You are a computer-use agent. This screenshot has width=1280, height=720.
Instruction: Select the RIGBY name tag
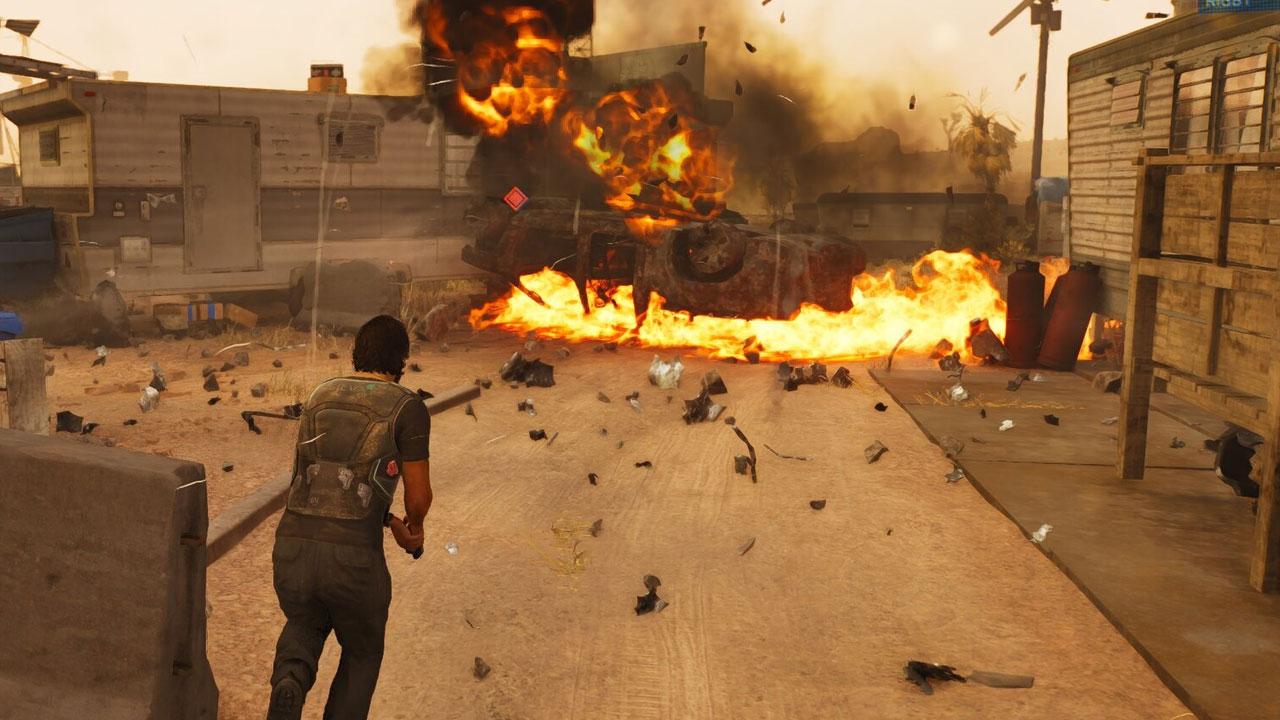pos(1225,6)
